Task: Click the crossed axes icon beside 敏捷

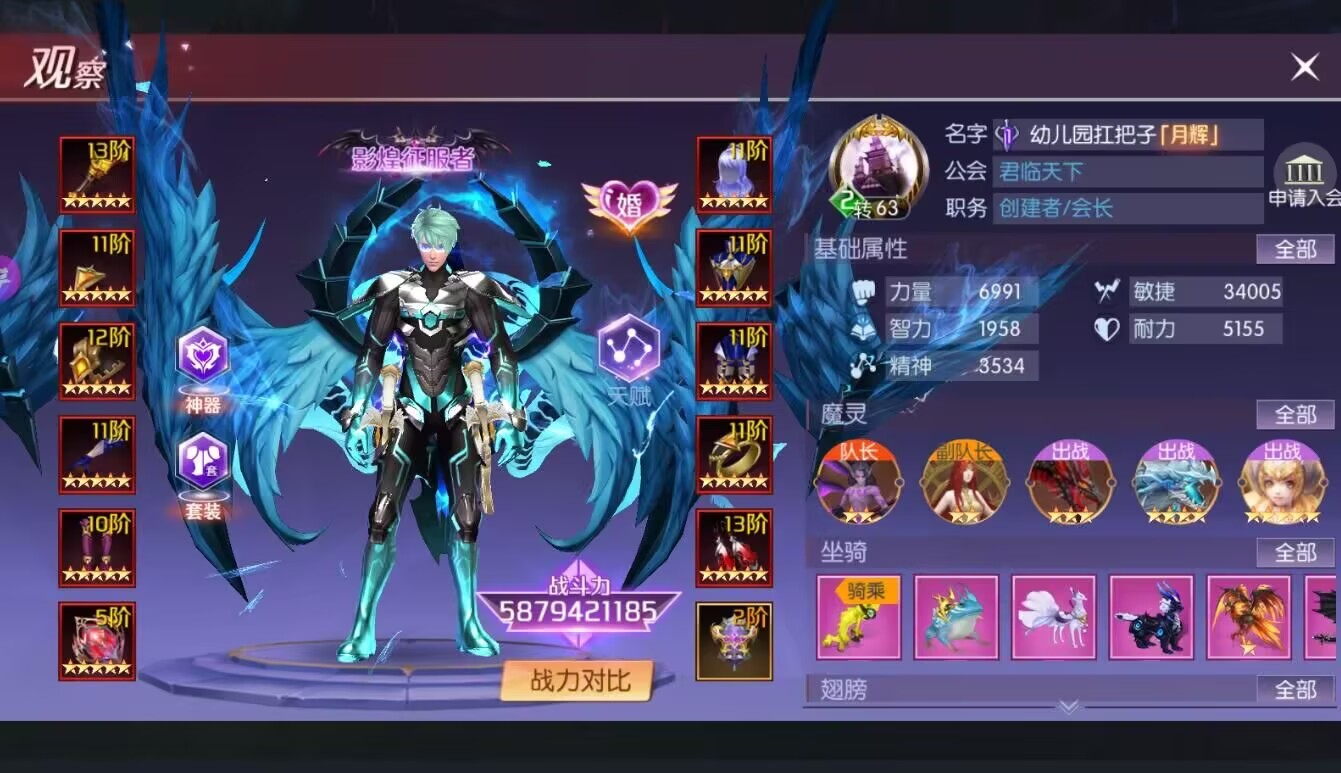Action: (1108, 291)
